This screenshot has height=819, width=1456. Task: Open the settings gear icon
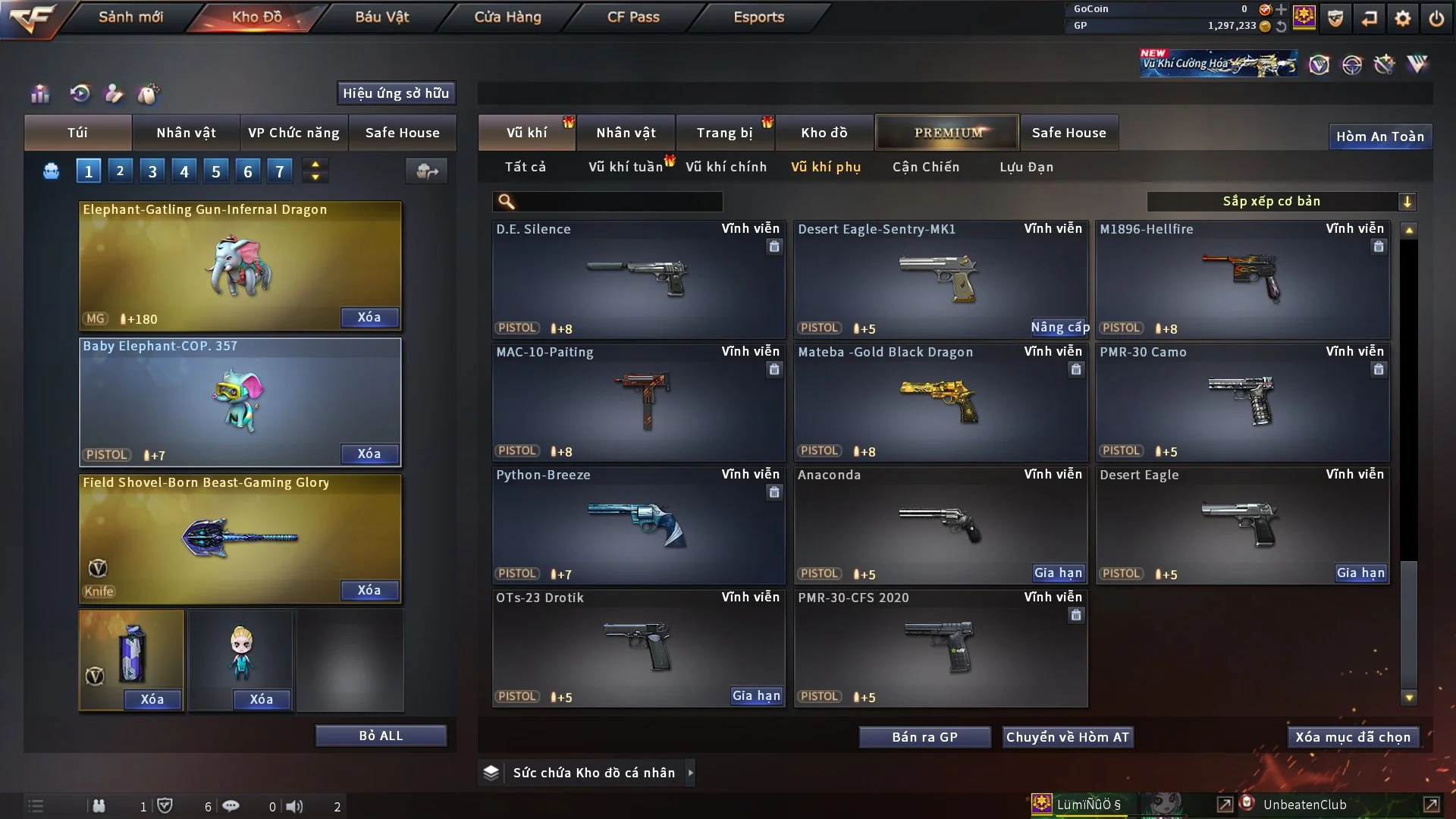pos(1402,18)
